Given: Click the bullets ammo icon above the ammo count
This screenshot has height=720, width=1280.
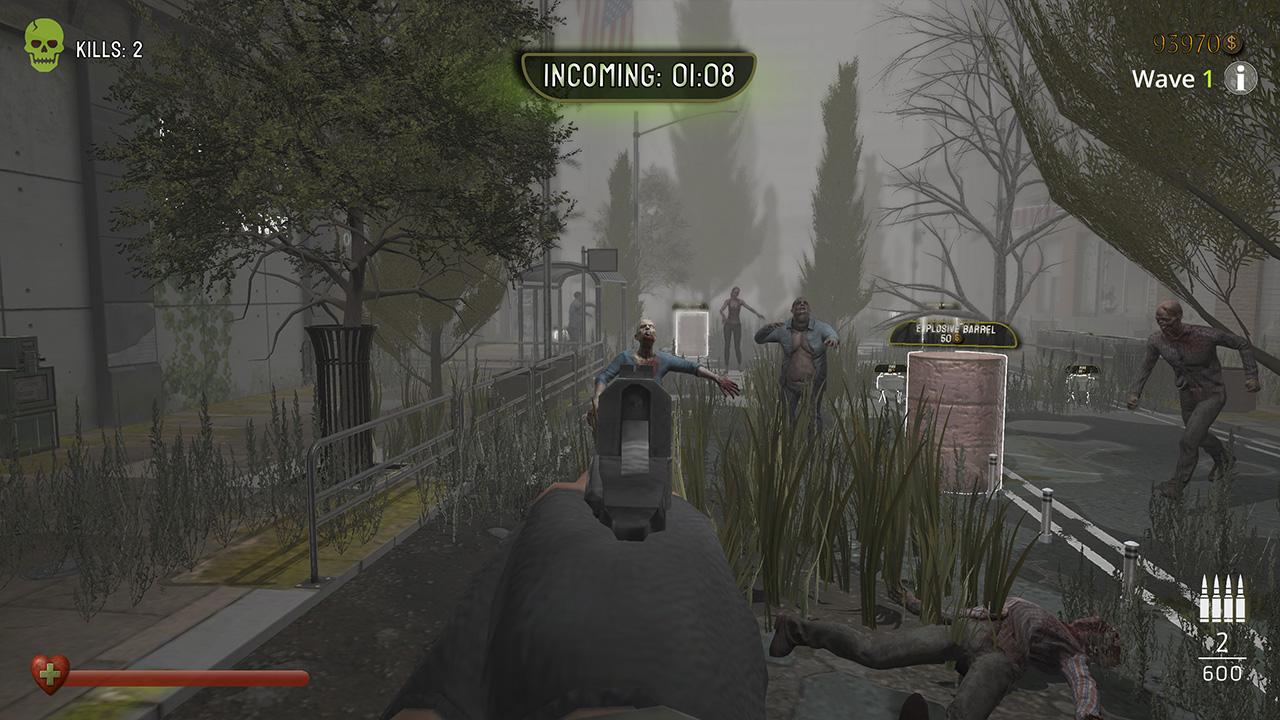Looking at the screenshot, I should (x=1222, y=600).
